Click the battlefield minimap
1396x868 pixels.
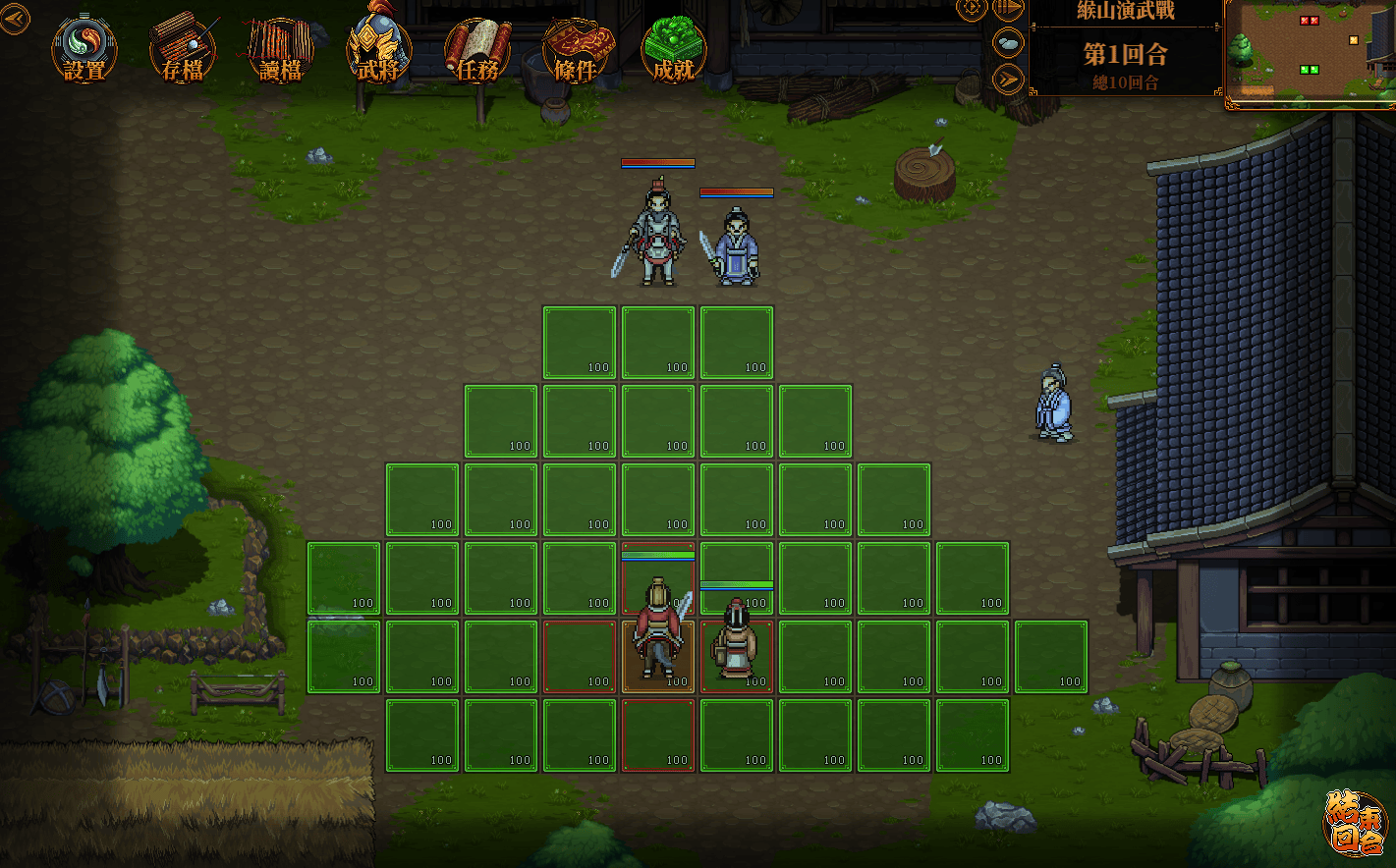[x=1310, y=52]
